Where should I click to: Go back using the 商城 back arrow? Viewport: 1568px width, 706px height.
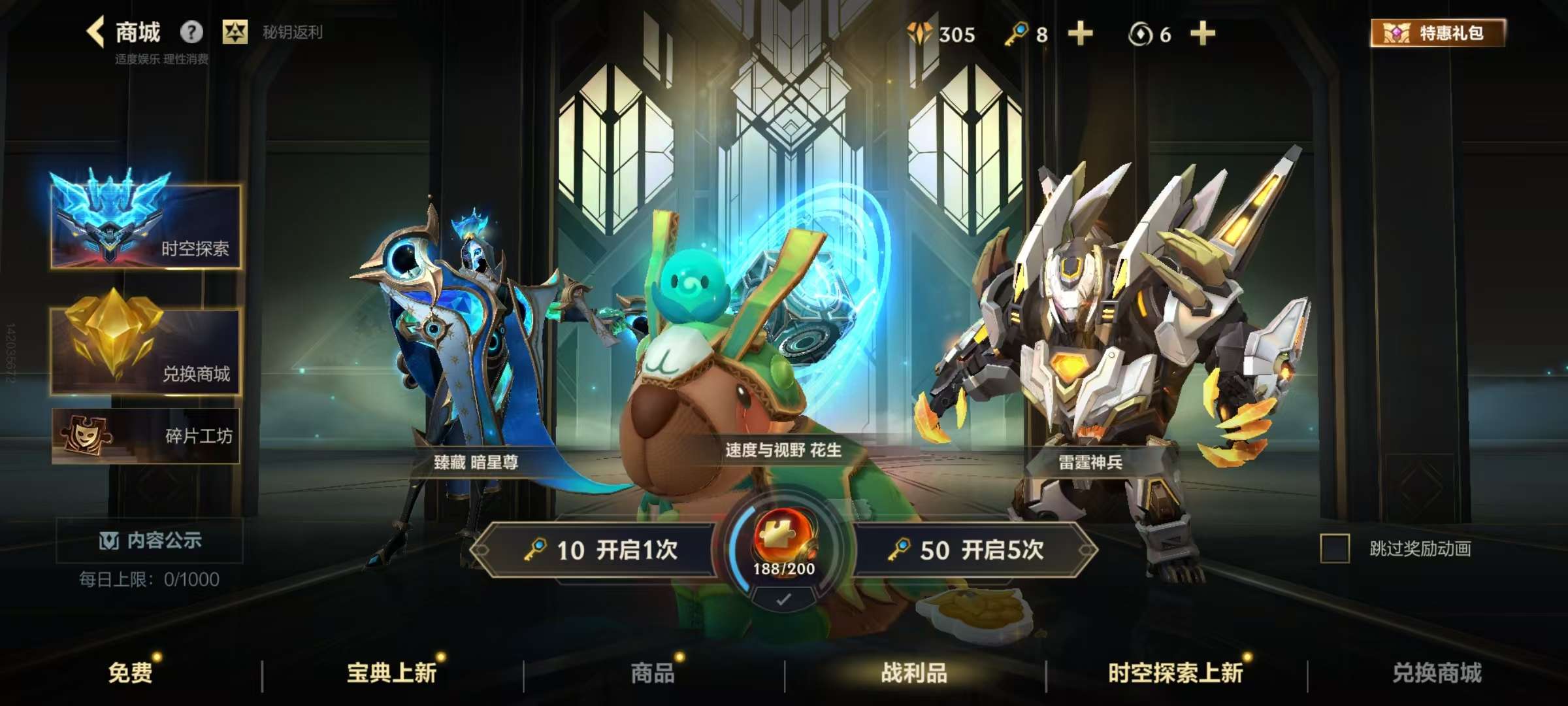[95, 32]
